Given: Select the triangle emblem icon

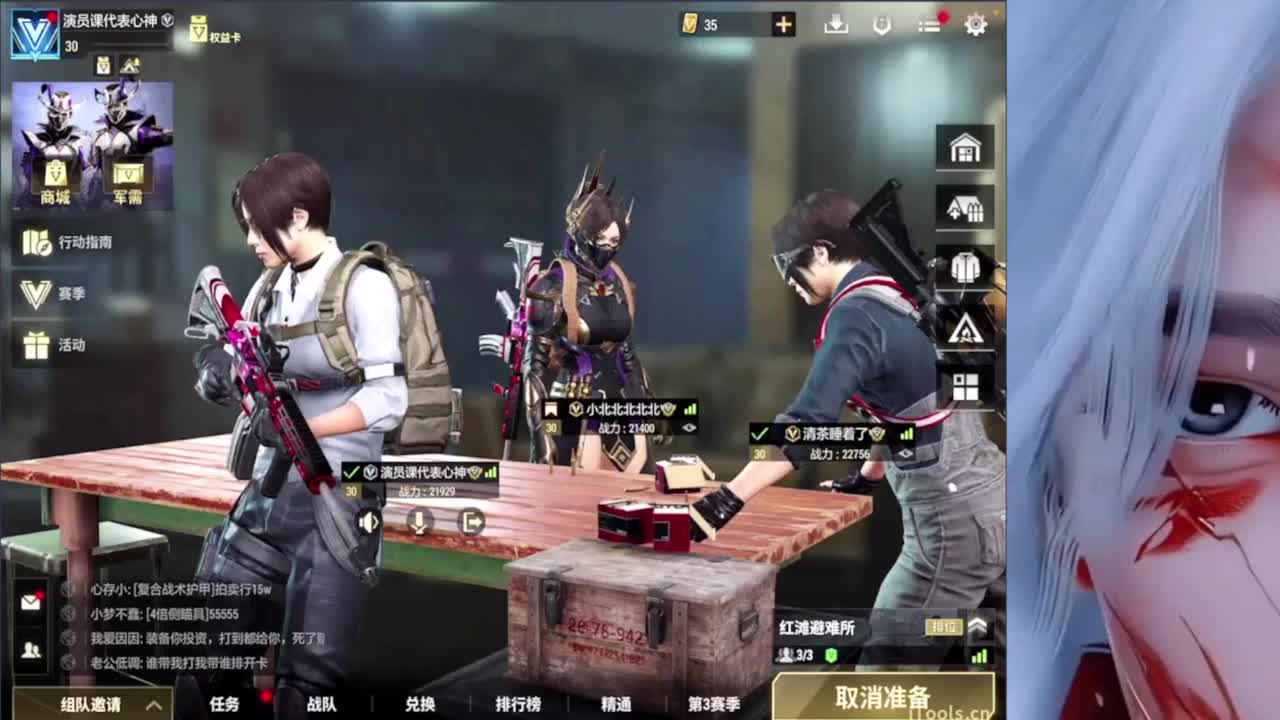Looking at the screenshot, I should click(x=963, y=328).
